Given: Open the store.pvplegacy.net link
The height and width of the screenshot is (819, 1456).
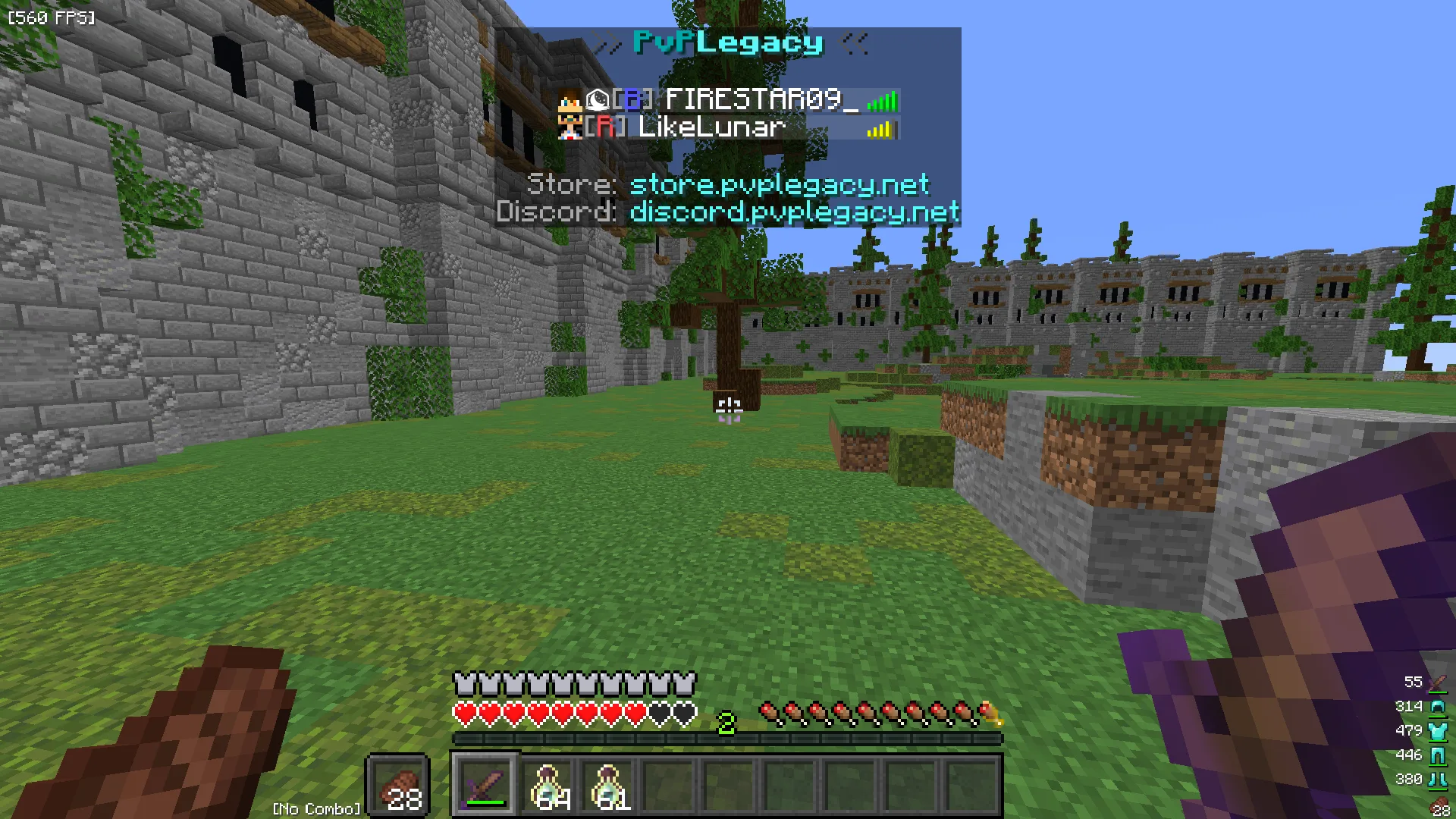Looking at the screenshot, I should pyautogui.click(x=779, y=184).
